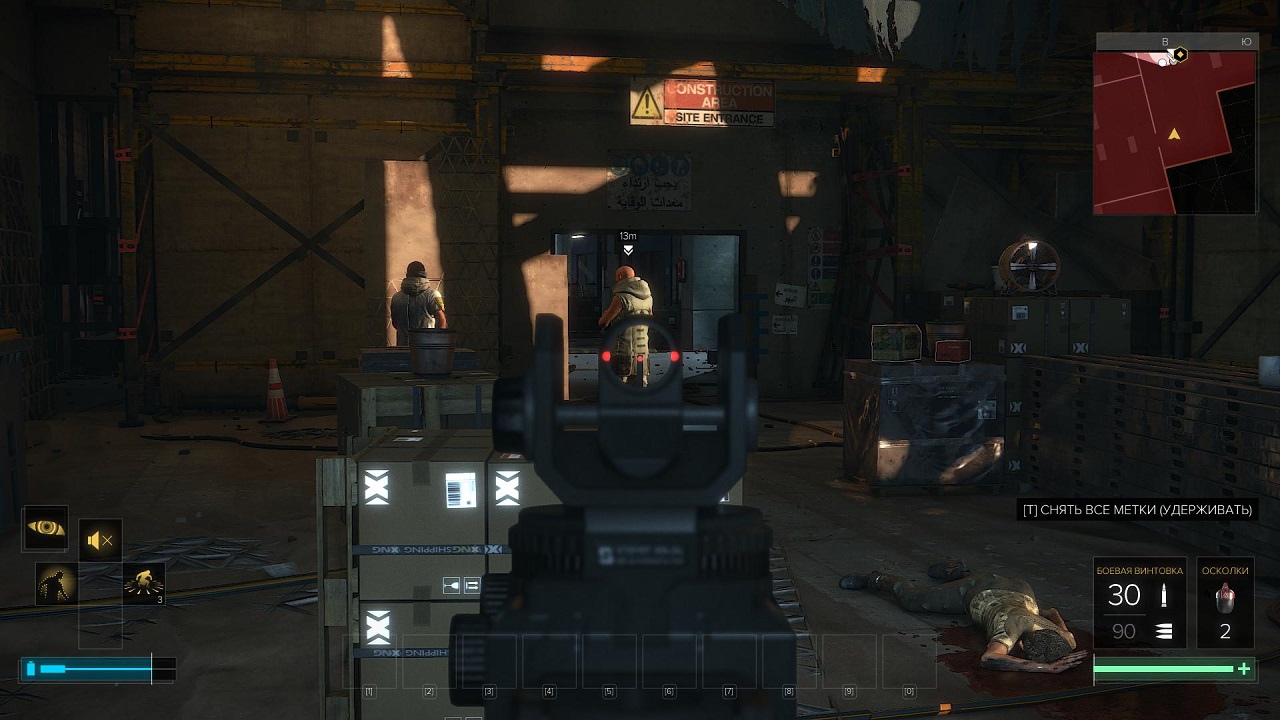This screenshot has width=1280, height=720.
Task: Open the red minimap
Action: pyautogui.click(x=1175, y=130)
